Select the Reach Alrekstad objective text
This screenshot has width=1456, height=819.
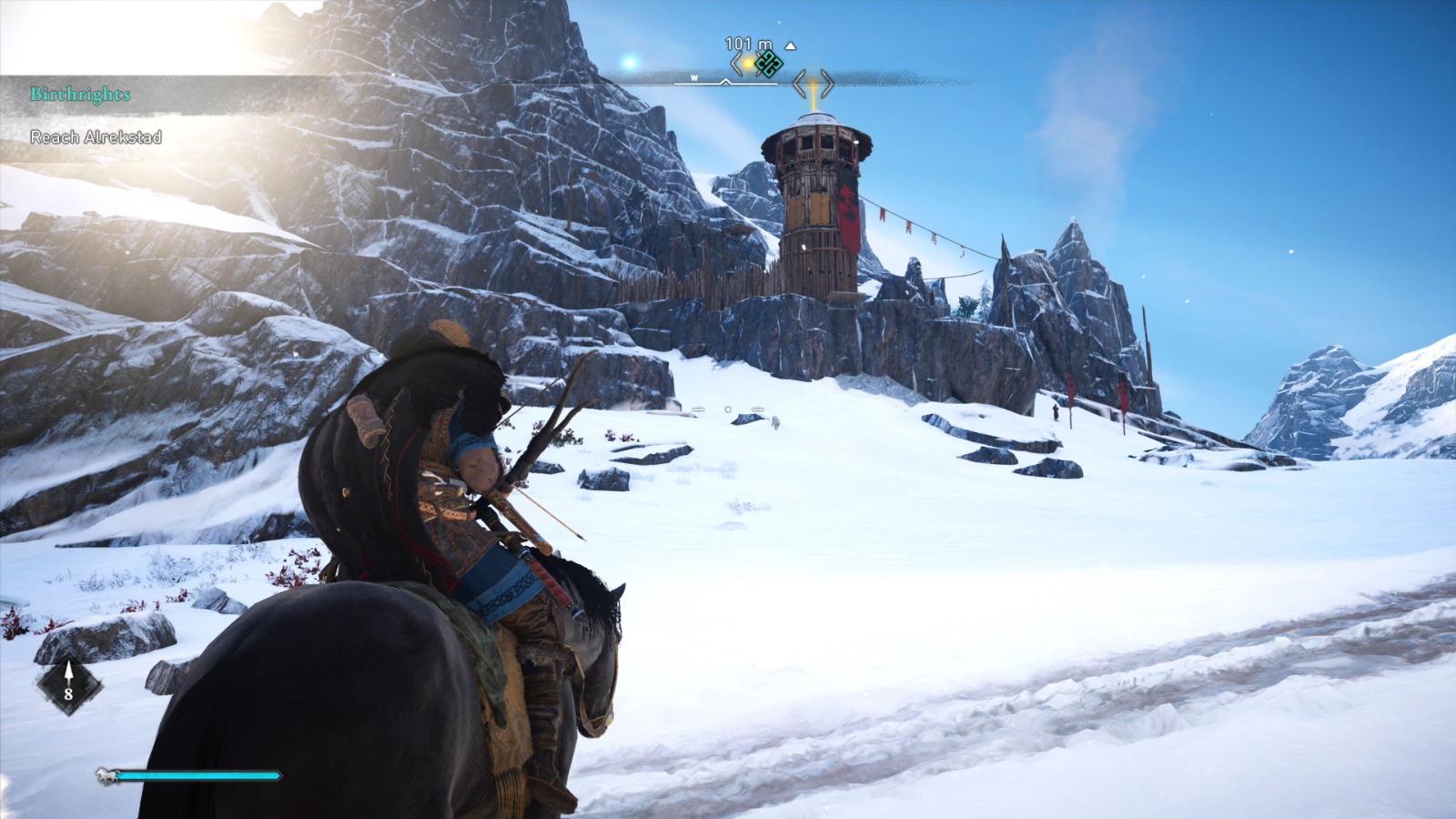click(96, 139)
